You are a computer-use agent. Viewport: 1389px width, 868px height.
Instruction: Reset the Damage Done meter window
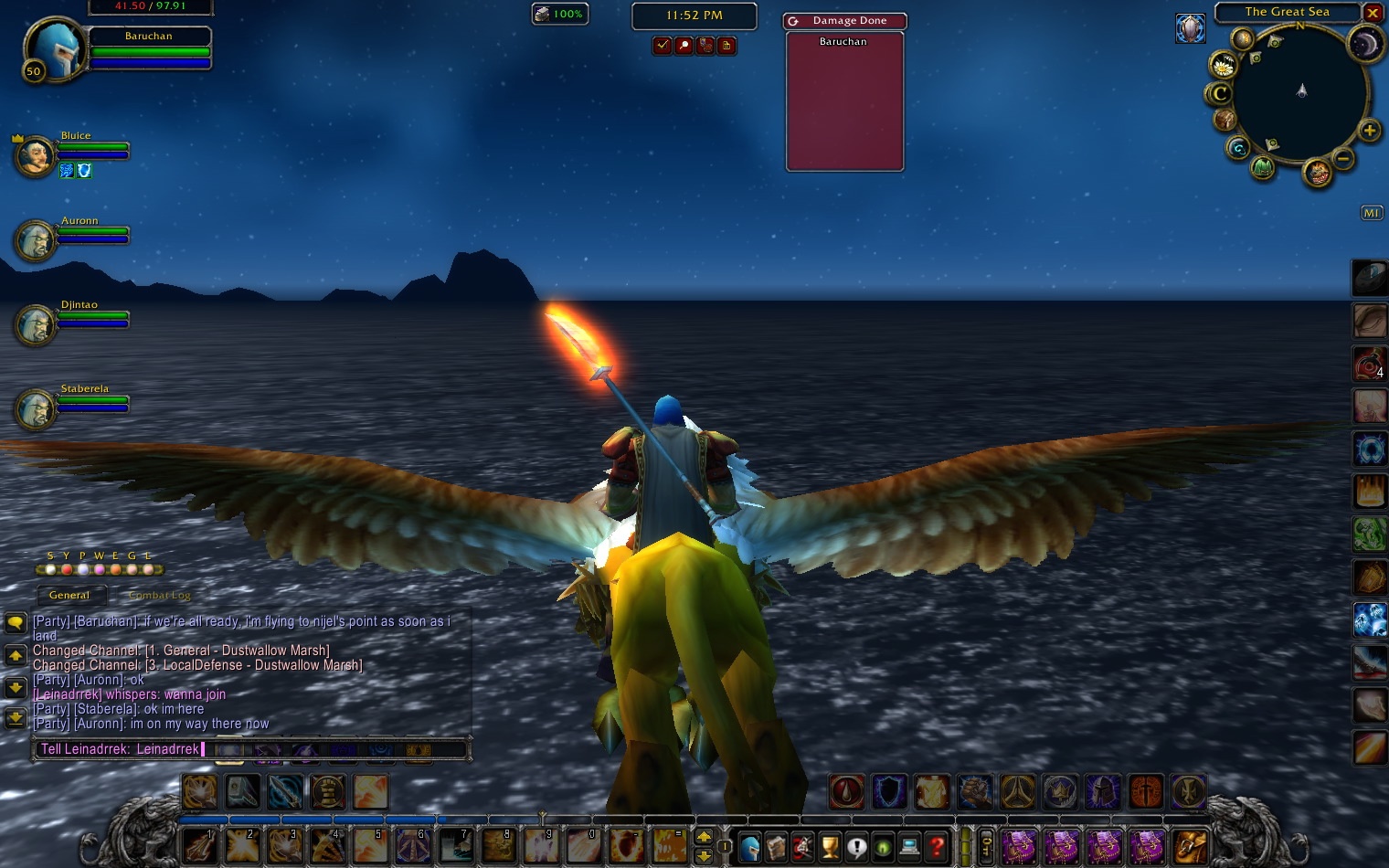click(x=793, y=21)
